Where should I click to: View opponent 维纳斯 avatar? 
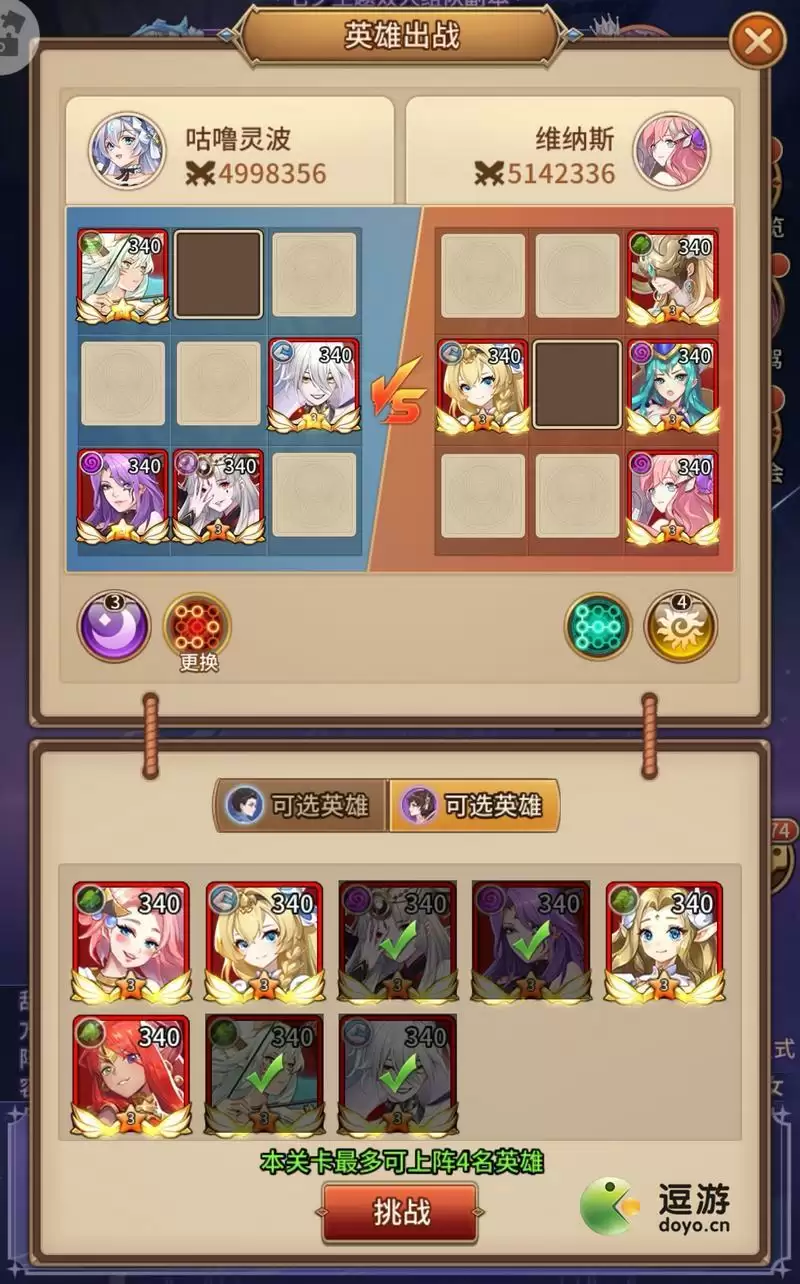tap(672, 151)
